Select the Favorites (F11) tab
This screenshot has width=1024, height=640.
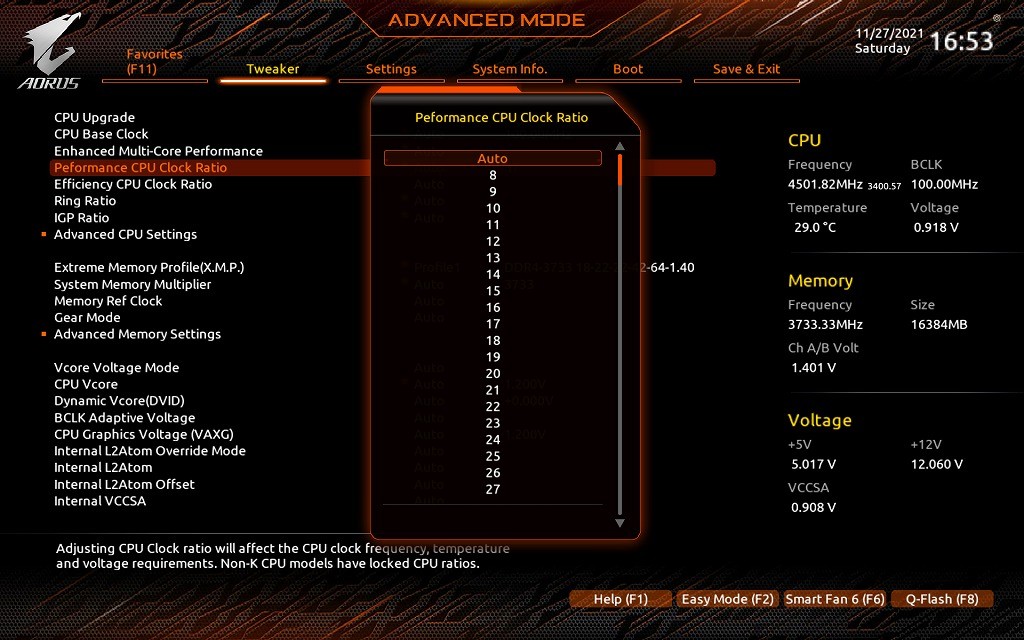[155, 62]
